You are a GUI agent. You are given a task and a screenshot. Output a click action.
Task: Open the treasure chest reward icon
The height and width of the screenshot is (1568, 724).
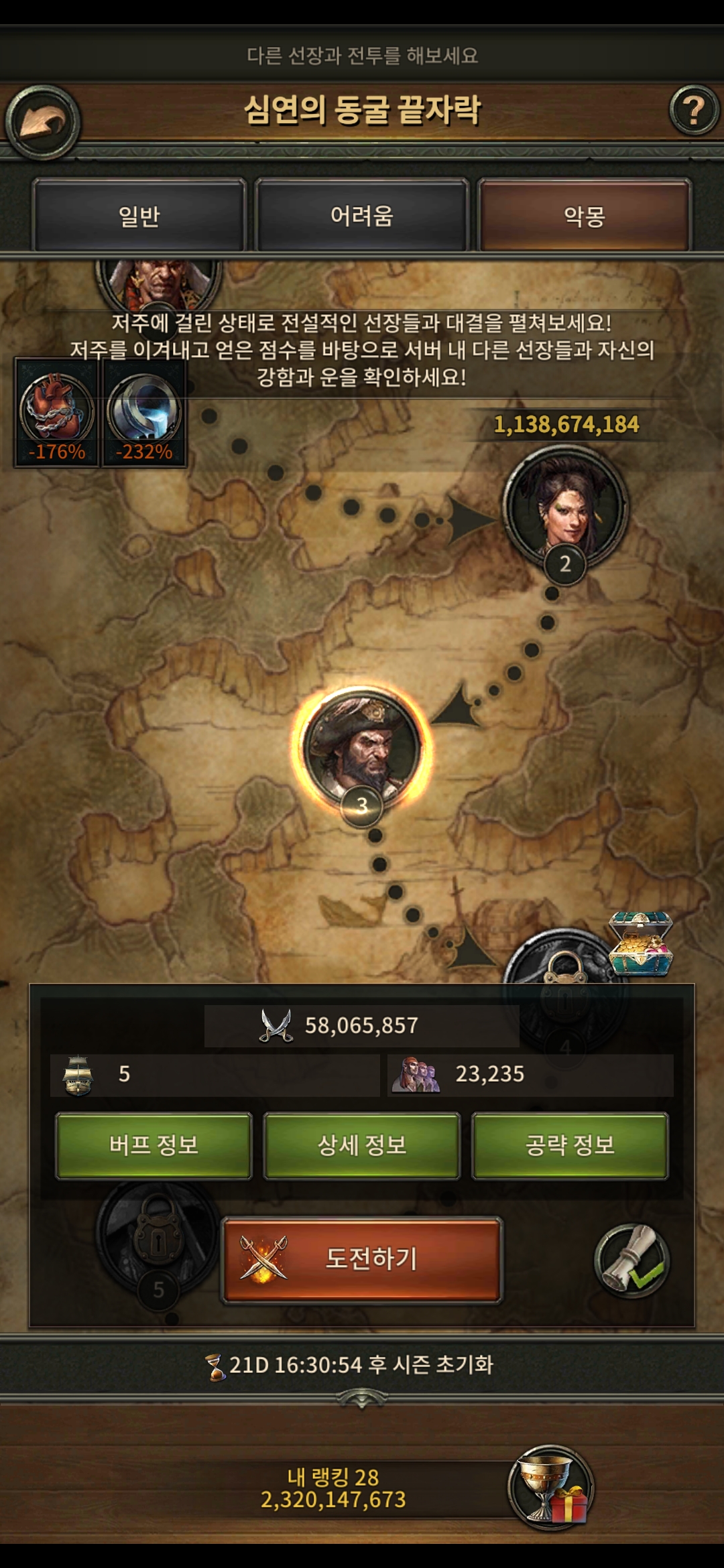tap(640, 945)
